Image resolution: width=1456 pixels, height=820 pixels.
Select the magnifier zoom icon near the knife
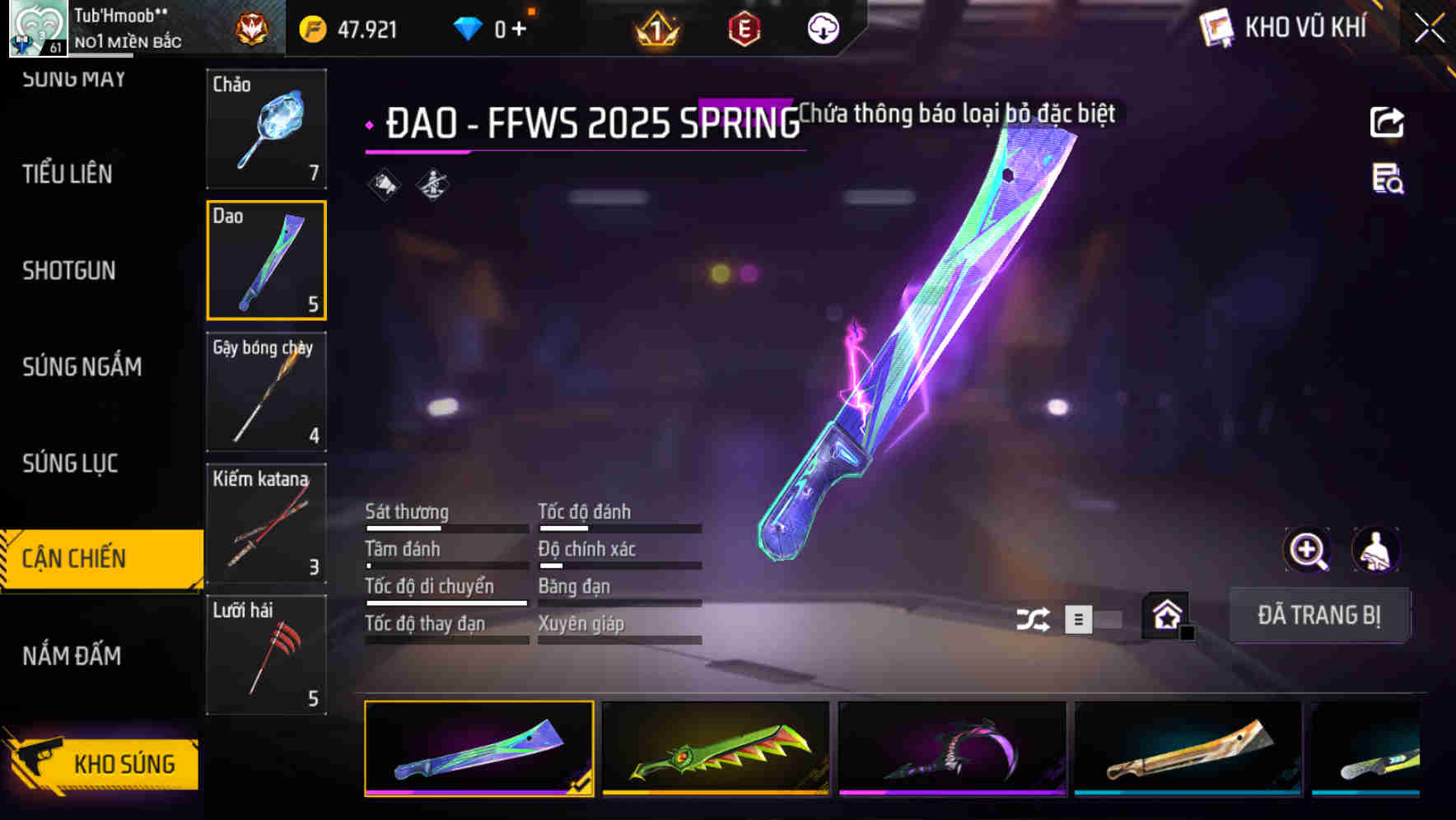pos(1305,550)
